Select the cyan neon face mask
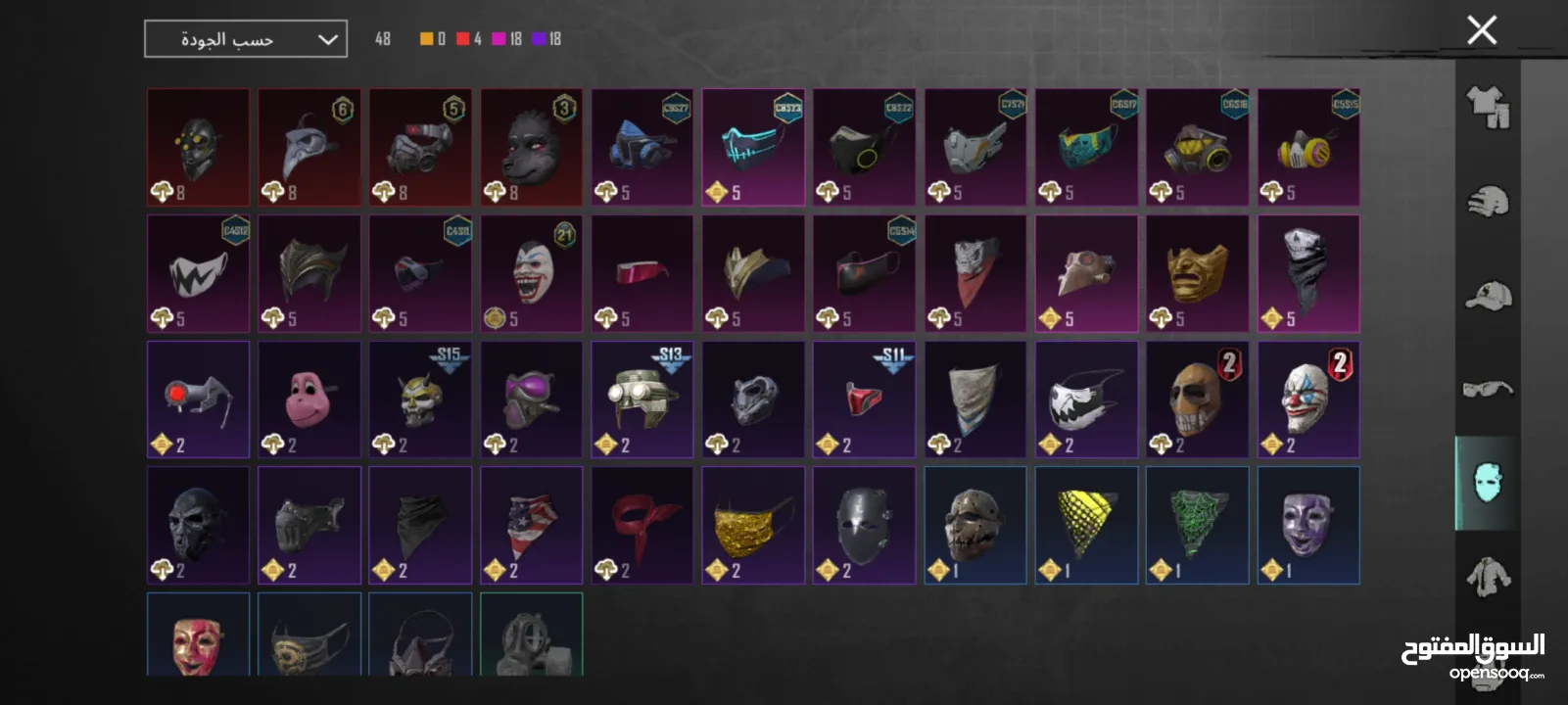Screen dimensions: 1568x705 753,147
